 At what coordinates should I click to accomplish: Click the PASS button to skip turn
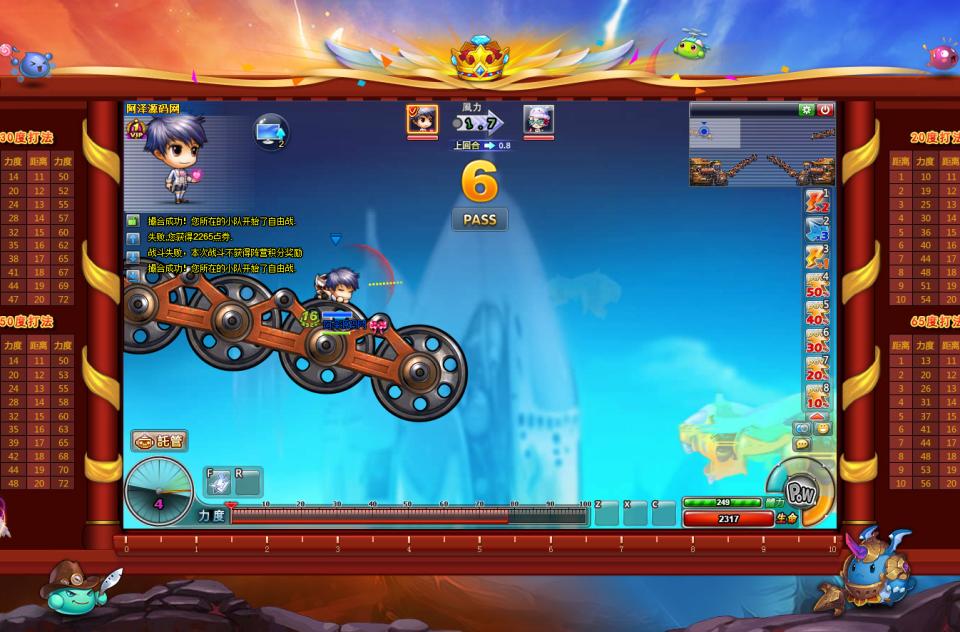(480, 219)
